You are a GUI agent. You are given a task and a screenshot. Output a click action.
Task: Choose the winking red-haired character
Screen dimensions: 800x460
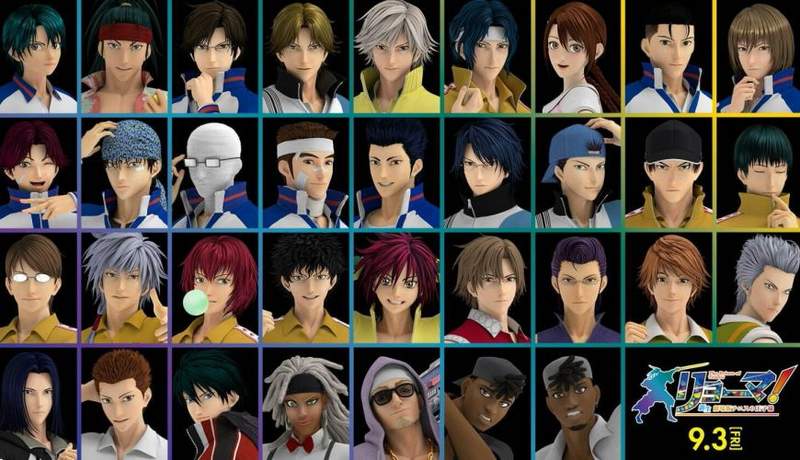(36, 172)
